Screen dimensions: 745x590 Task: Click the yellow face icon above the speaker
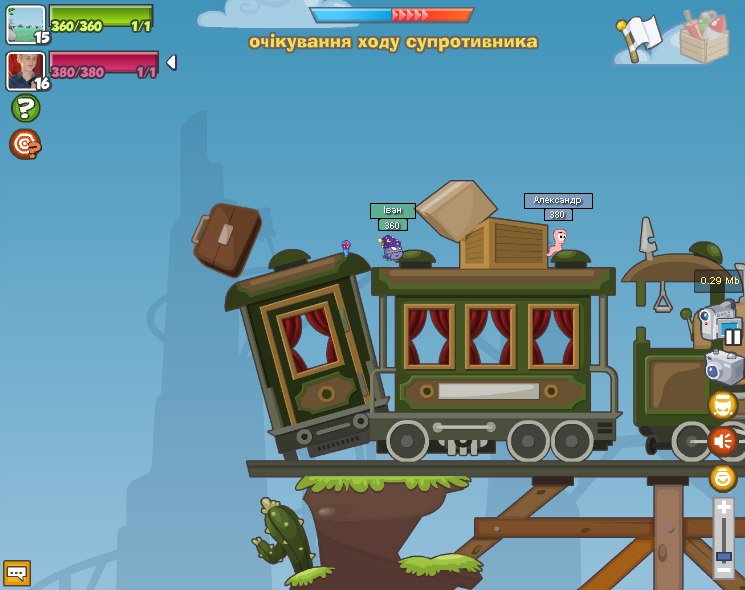pos(723,405)
